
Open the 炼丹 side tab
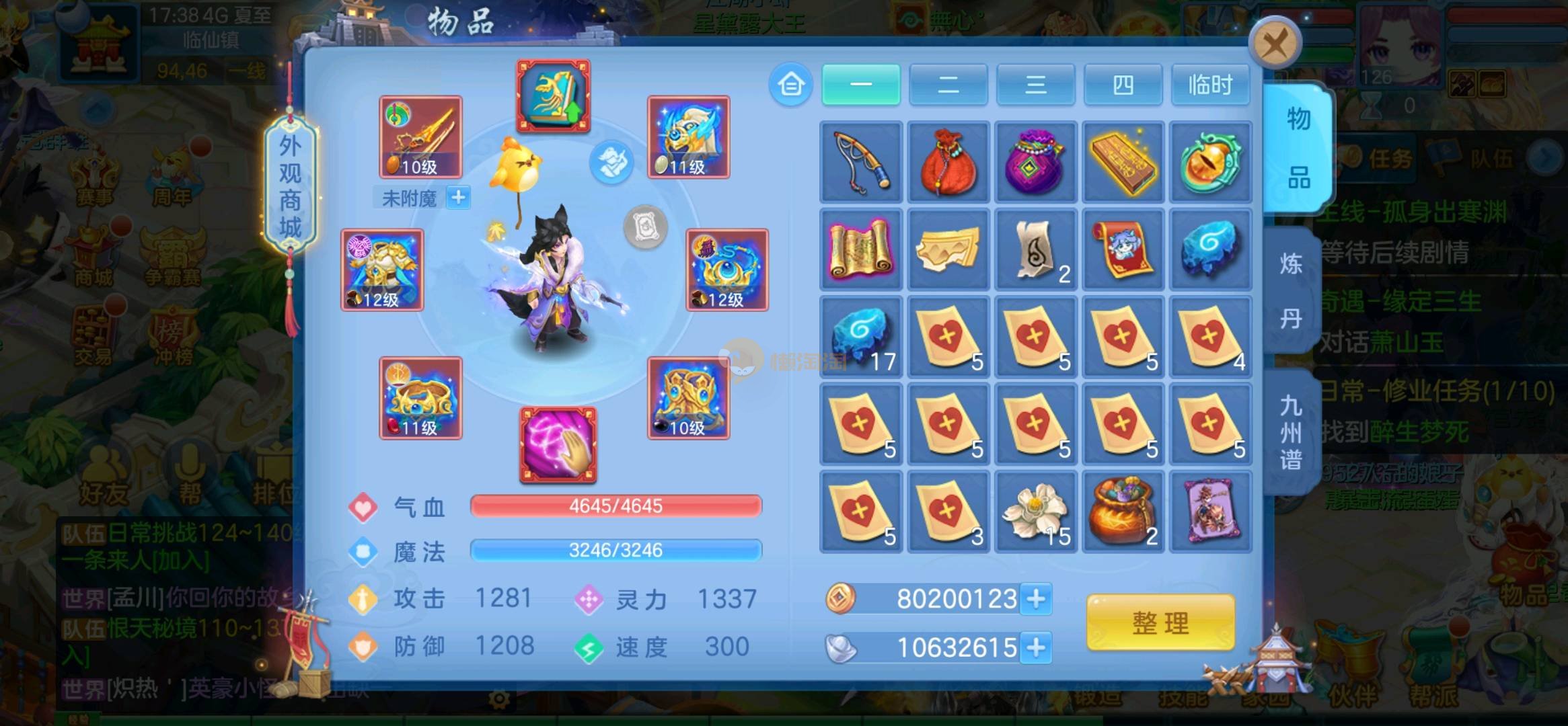click(1290, 291)
